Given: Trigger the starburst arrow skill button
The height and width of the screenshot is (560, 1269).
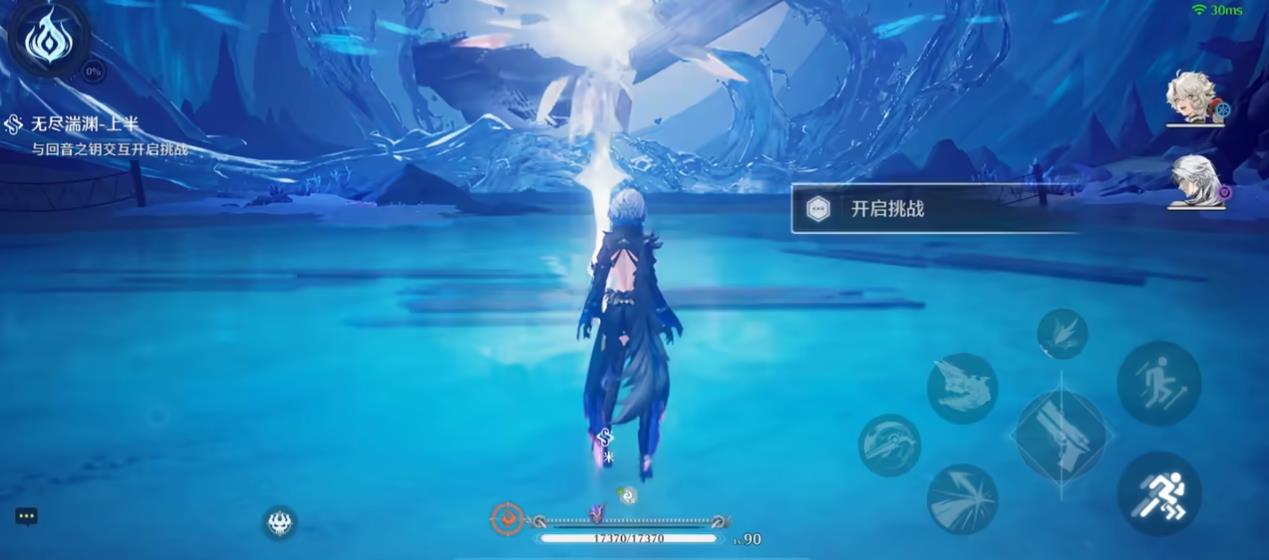Looking at the screenshot, I should pyautogui.click(x=962, y=498).
